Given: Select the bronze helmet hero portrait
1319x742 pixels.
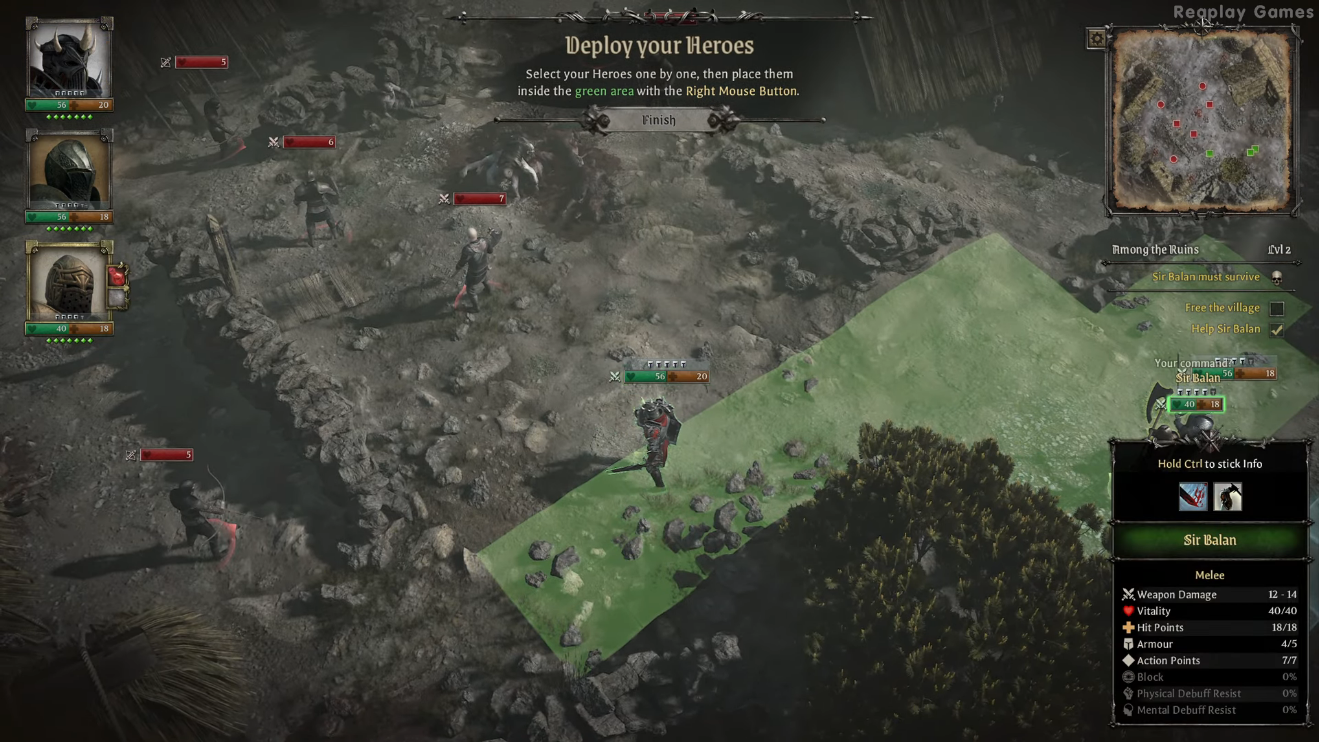Looking at the screenshot, I should click(x=68, y=283).
